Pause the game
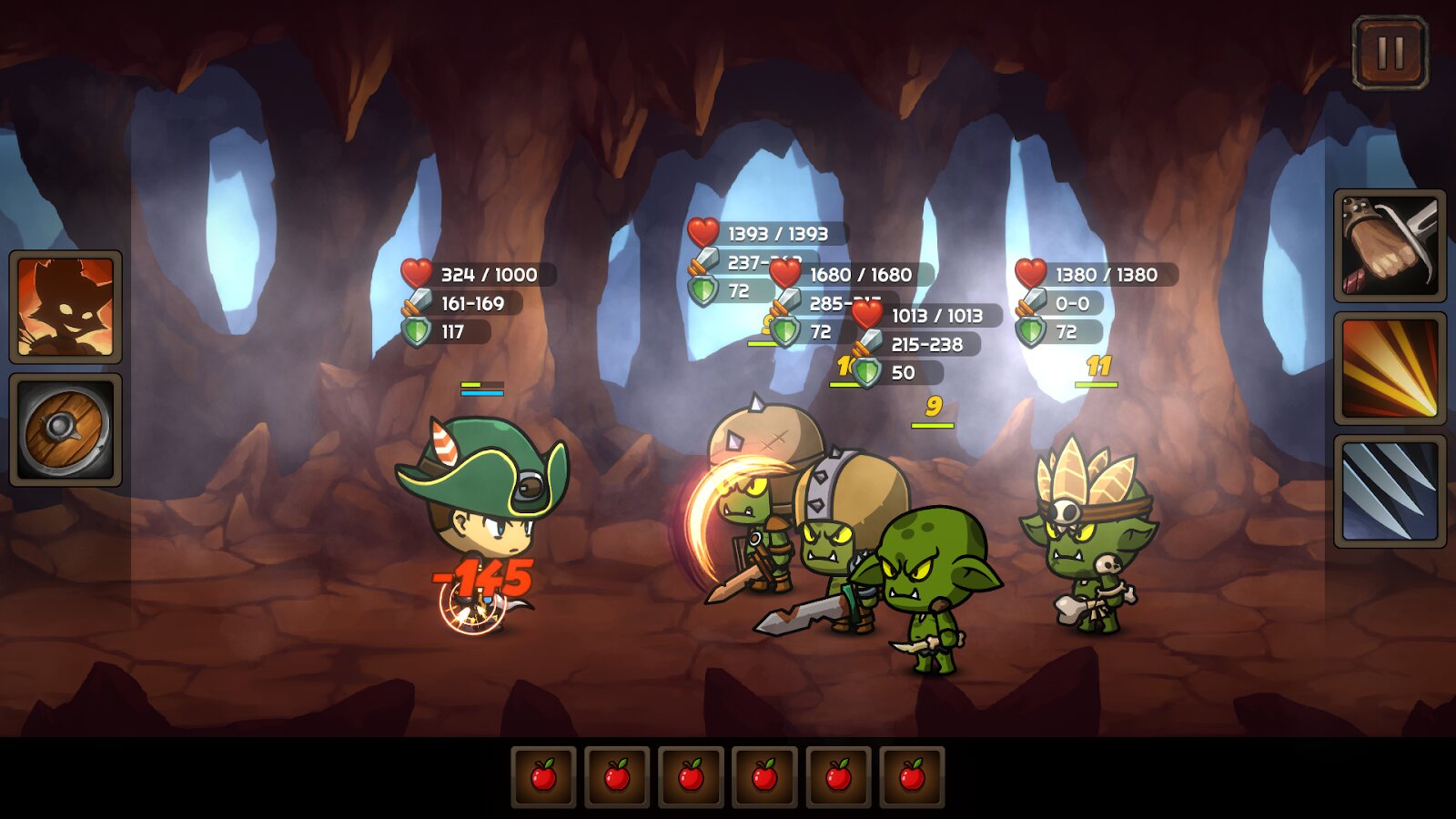 (x=1390, y=53)
